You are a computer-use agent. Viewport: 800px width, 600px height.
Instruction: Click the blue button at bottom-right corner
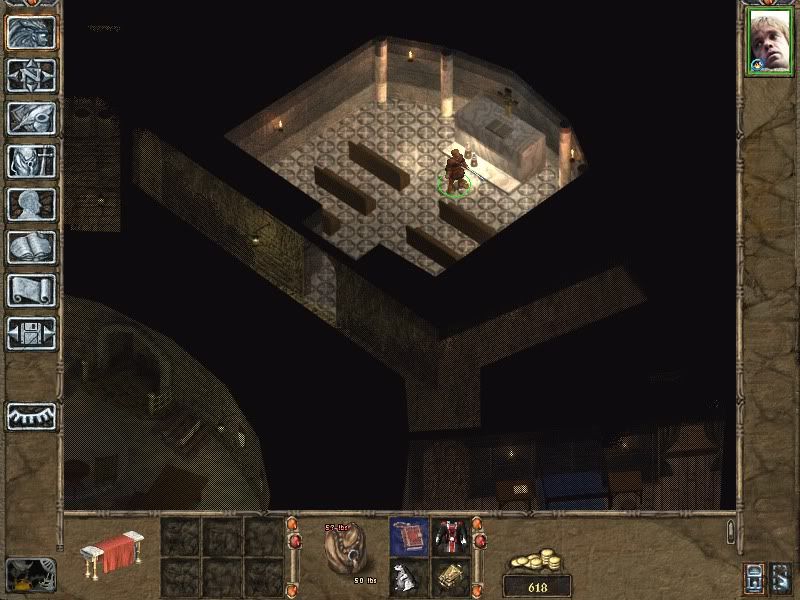[755, 577]
